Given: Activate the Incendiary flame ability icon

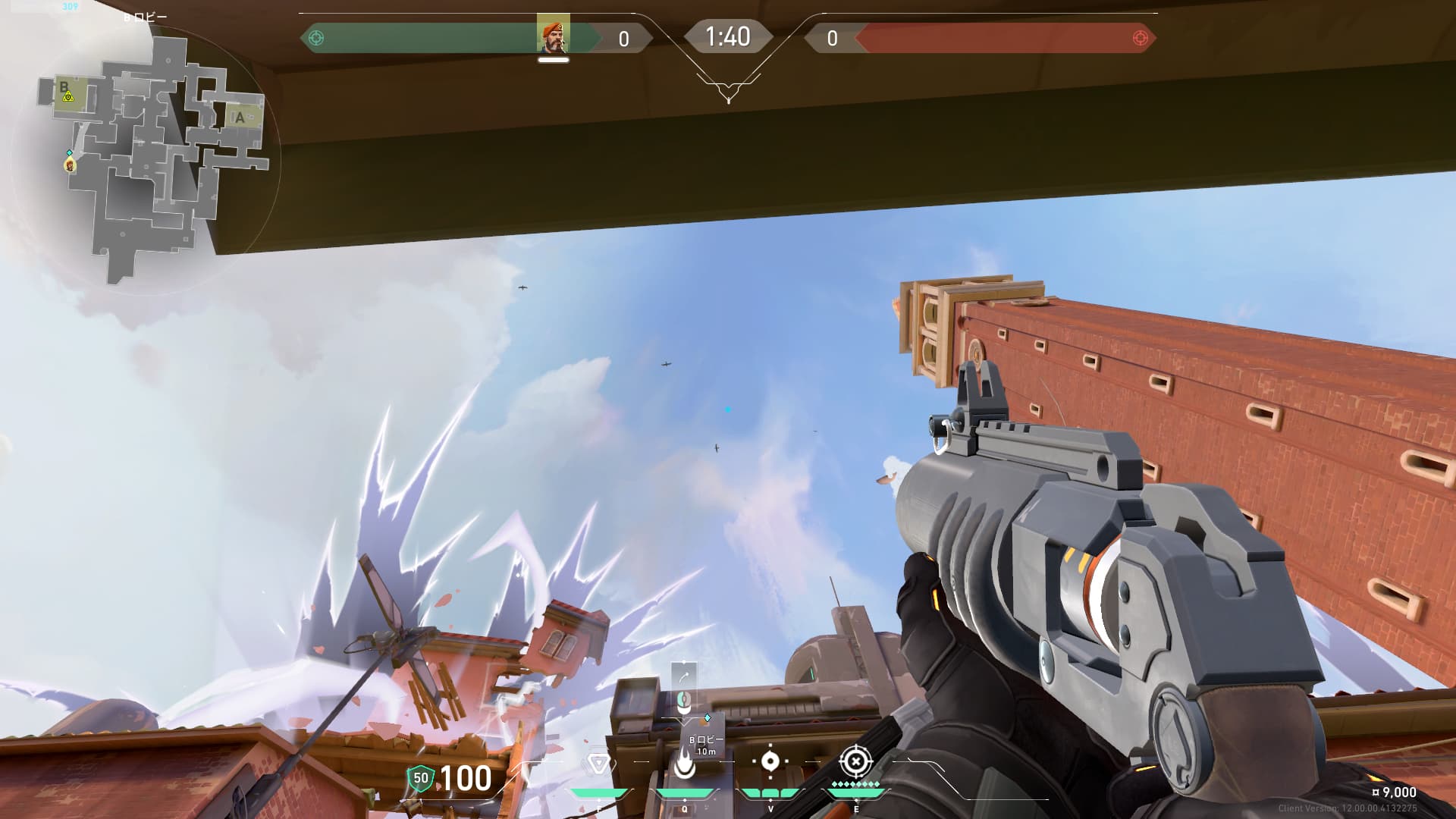Looking at the screenshot, I should [684, 763].
